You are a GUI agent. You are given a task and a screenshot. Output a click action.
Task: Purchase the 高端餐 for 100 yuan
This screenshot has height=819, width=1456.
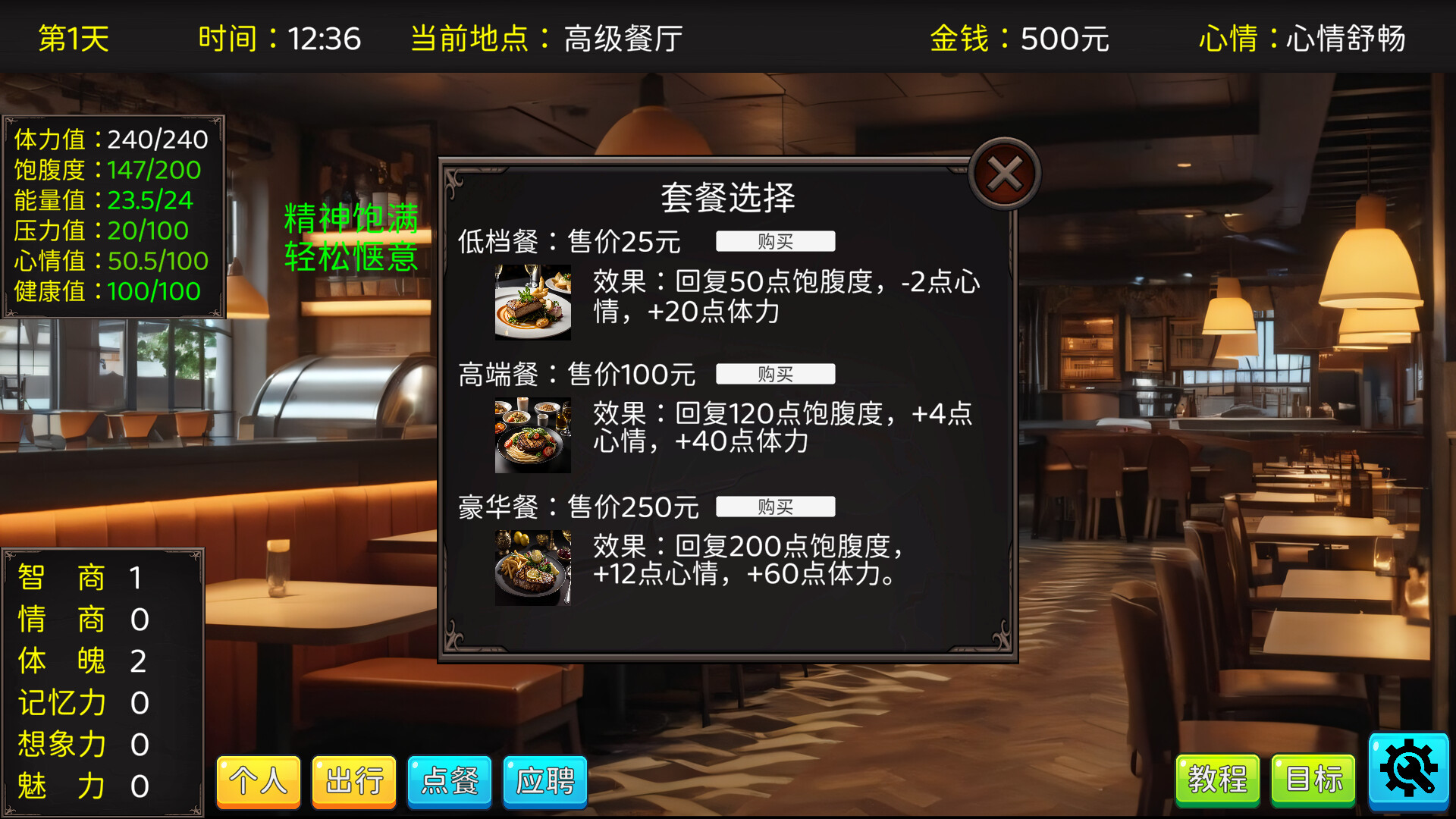(776, 373)
